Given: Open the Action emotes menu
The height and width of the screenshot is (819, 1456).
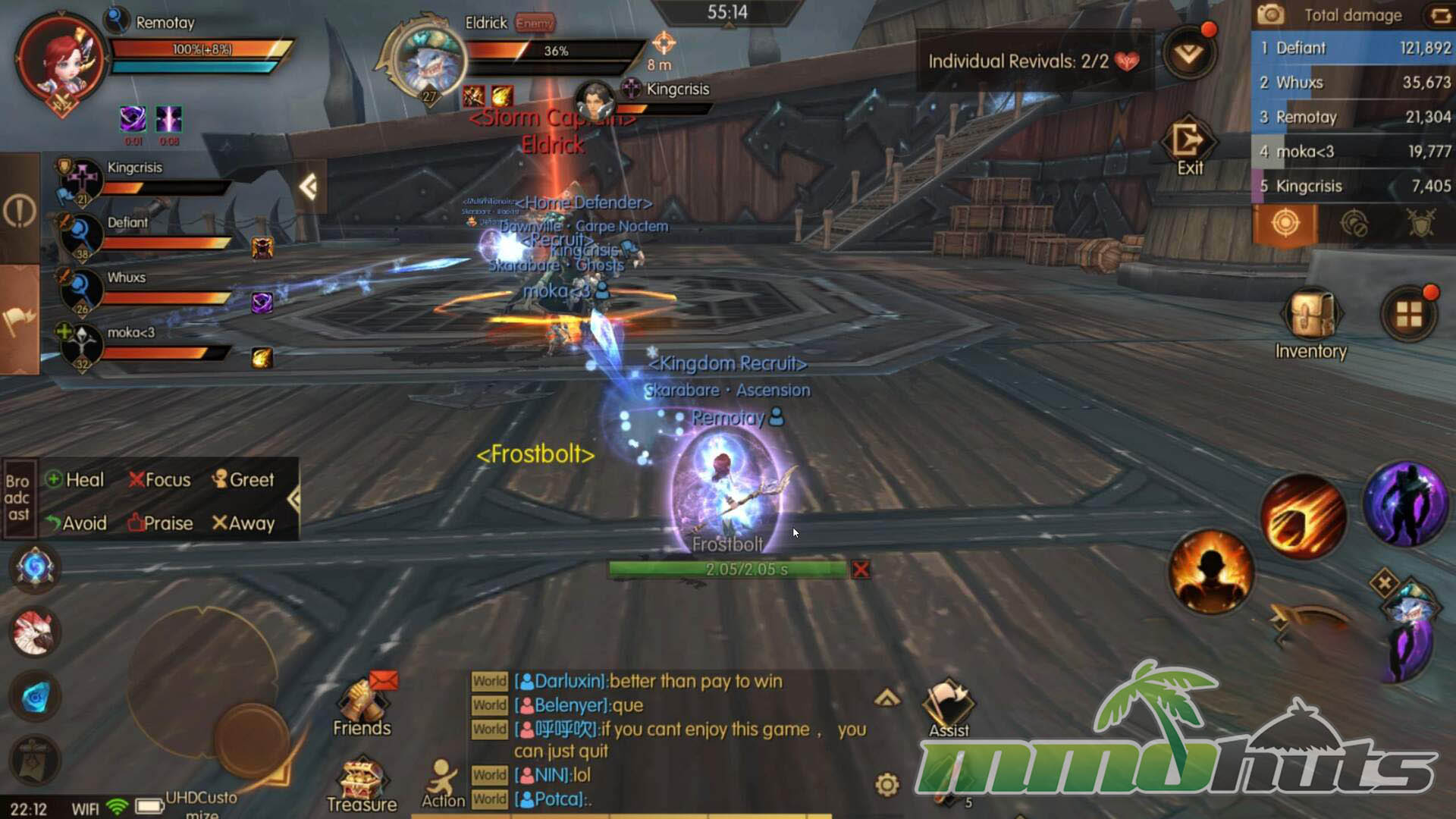Looking at the screenshot, I should tap(443, 785).
